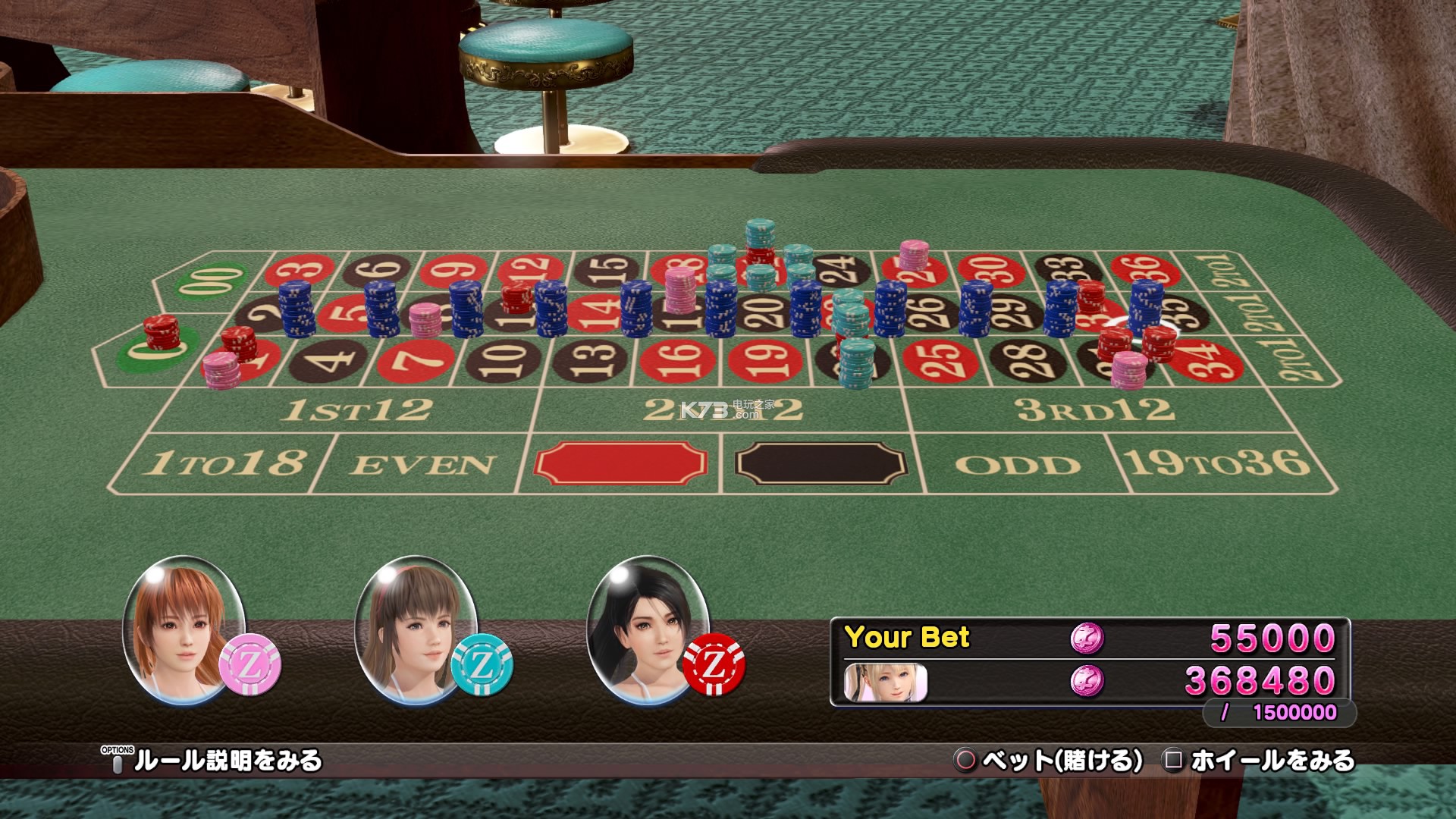Screen dimensions: 1456x819
Task: Select red number 30
Action: pos(992,268)
